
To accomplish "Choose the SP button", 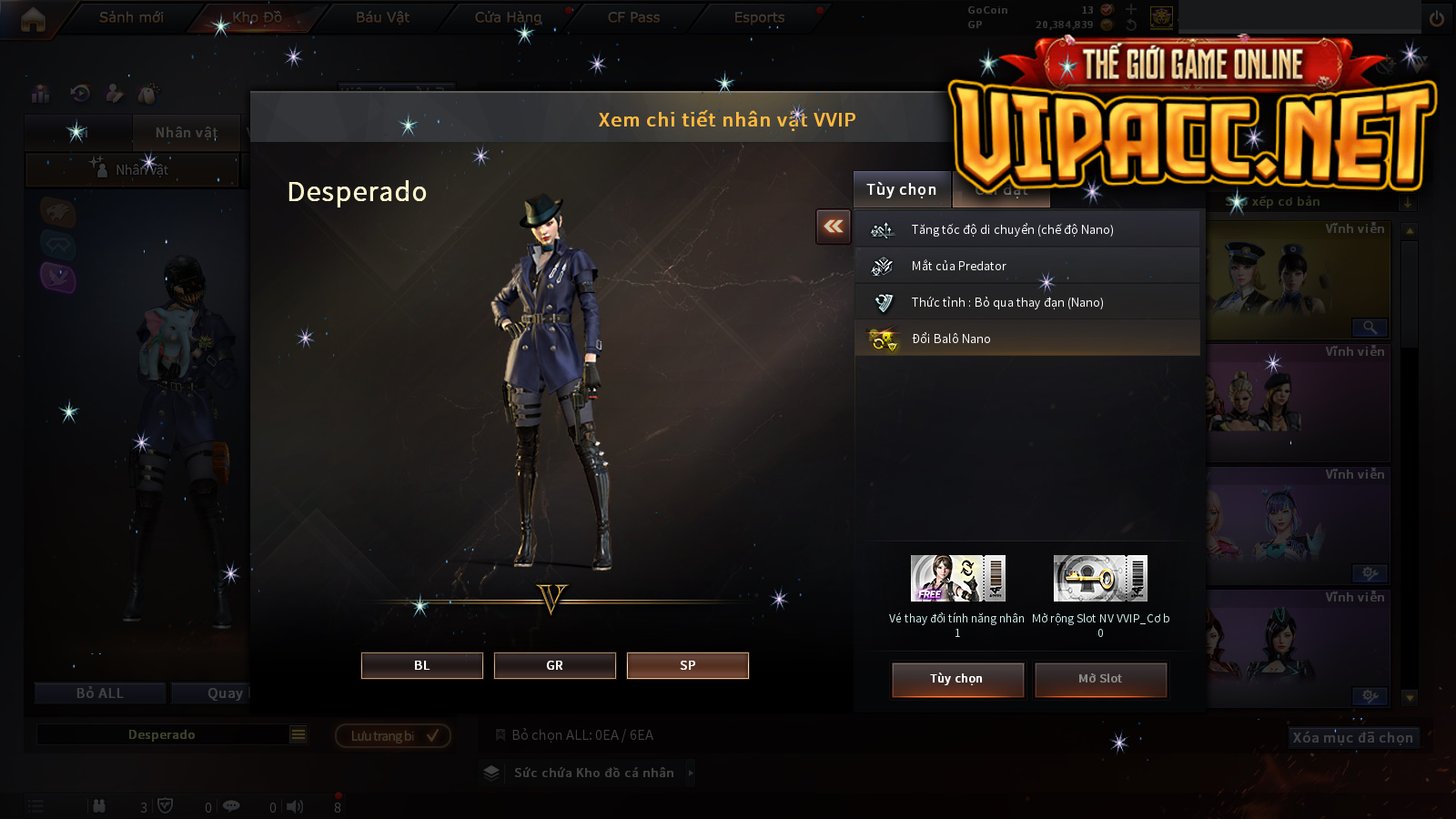I will [687, 665].
